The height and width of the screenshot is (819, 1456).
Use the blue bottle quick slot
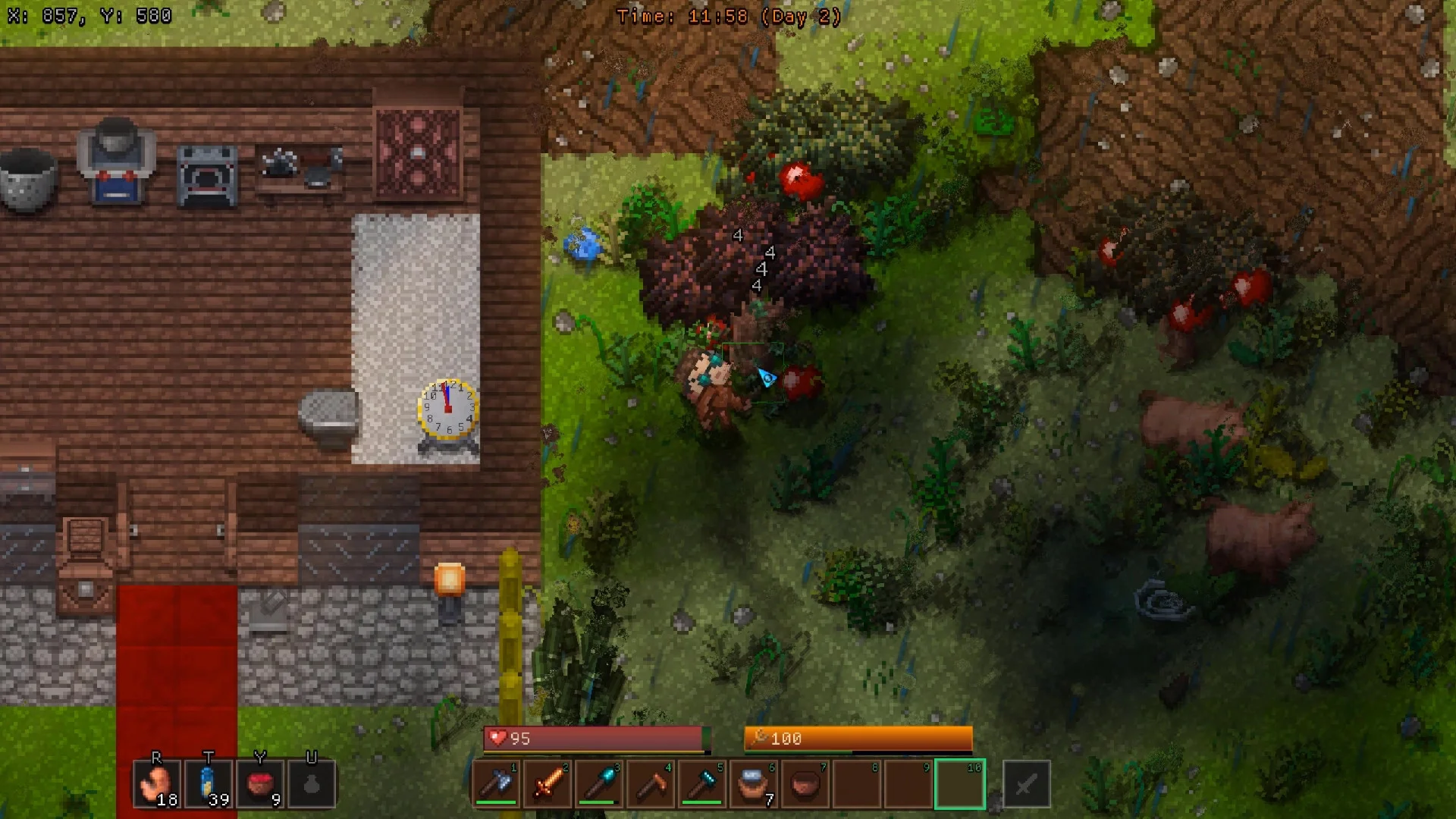pos(209,784)
